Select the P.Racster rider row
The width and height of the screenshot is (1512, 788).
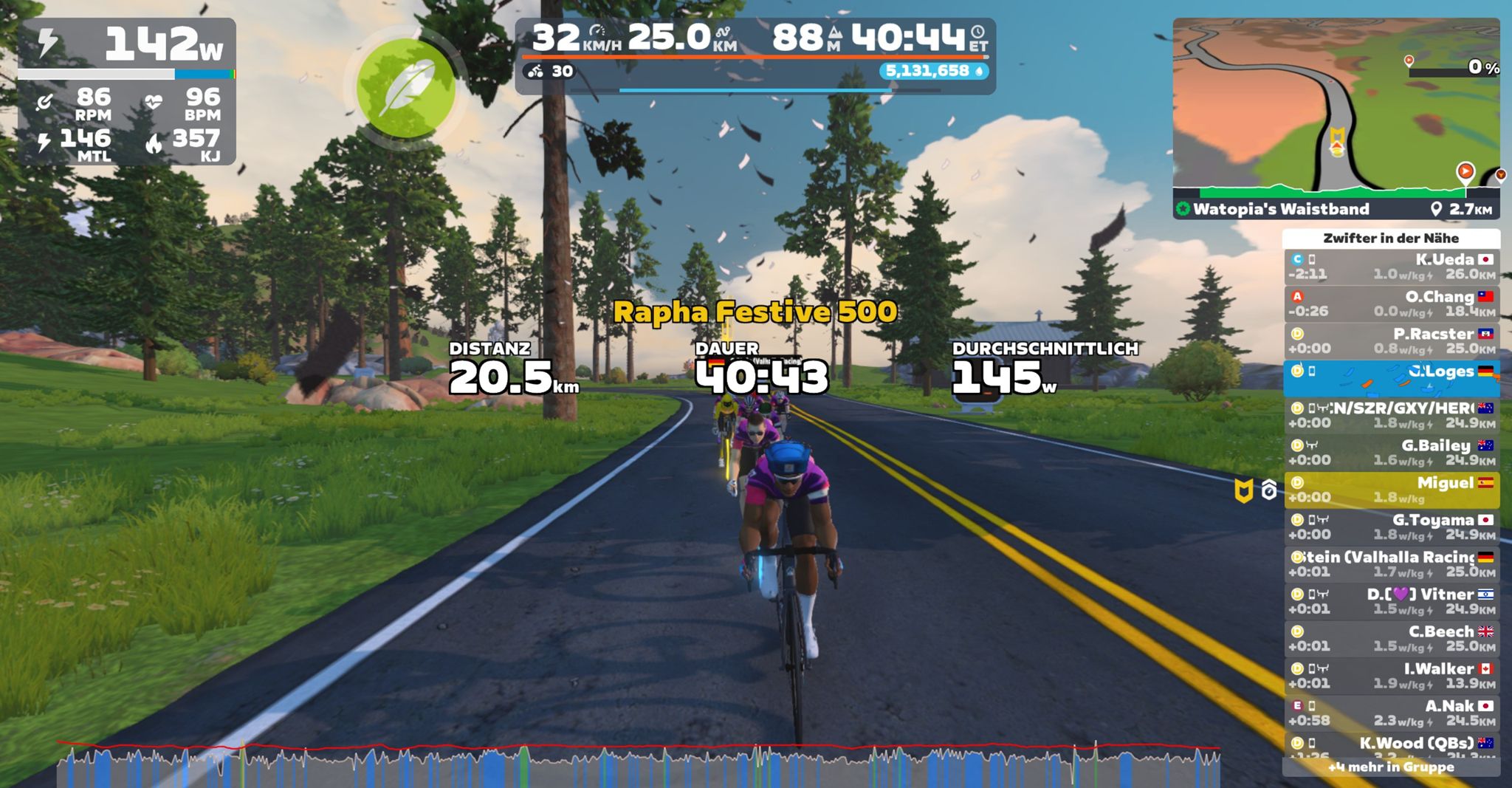point(1392,341)
